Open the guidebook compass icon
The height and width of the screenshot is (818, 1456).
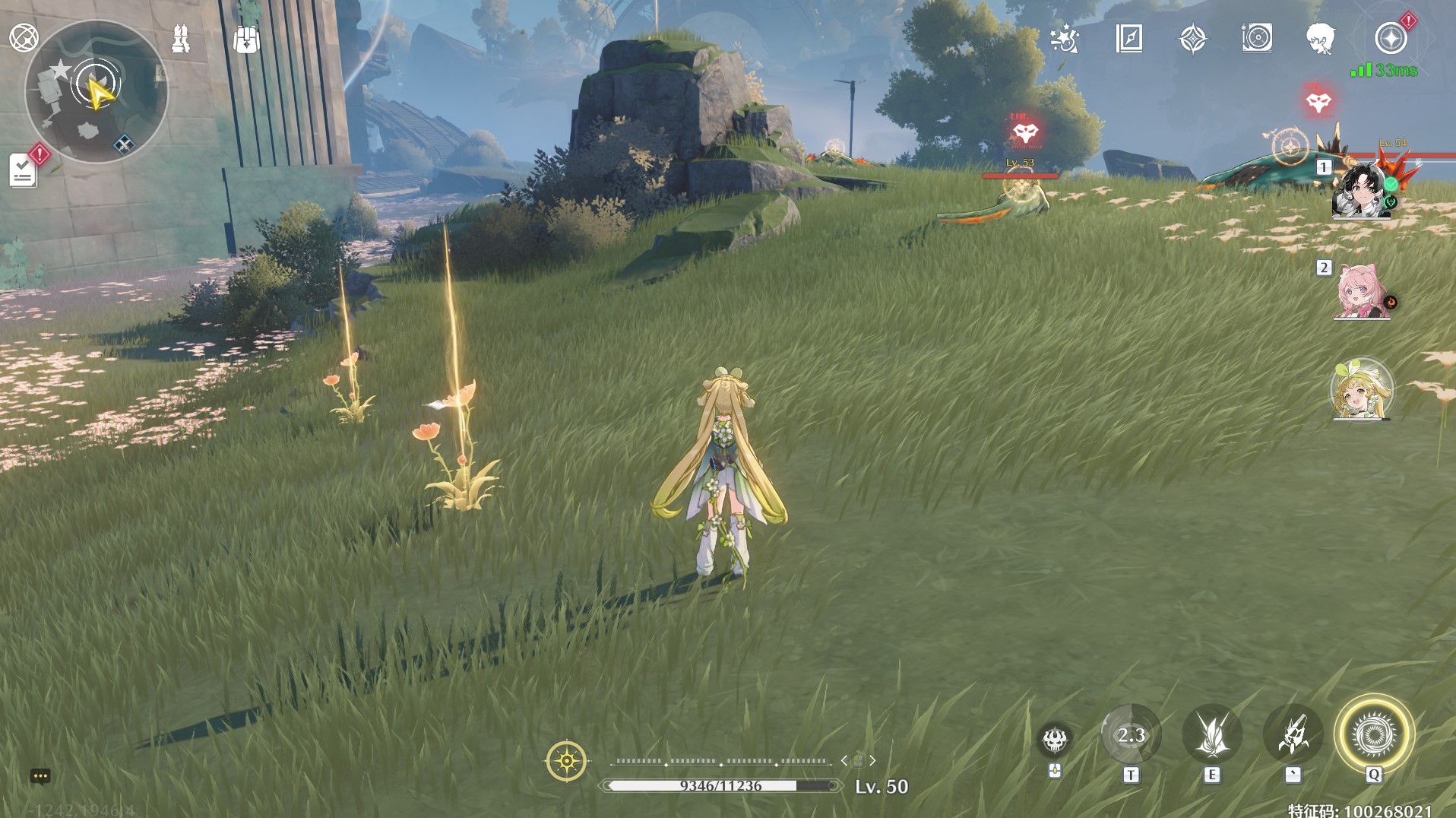[1129, 38]
